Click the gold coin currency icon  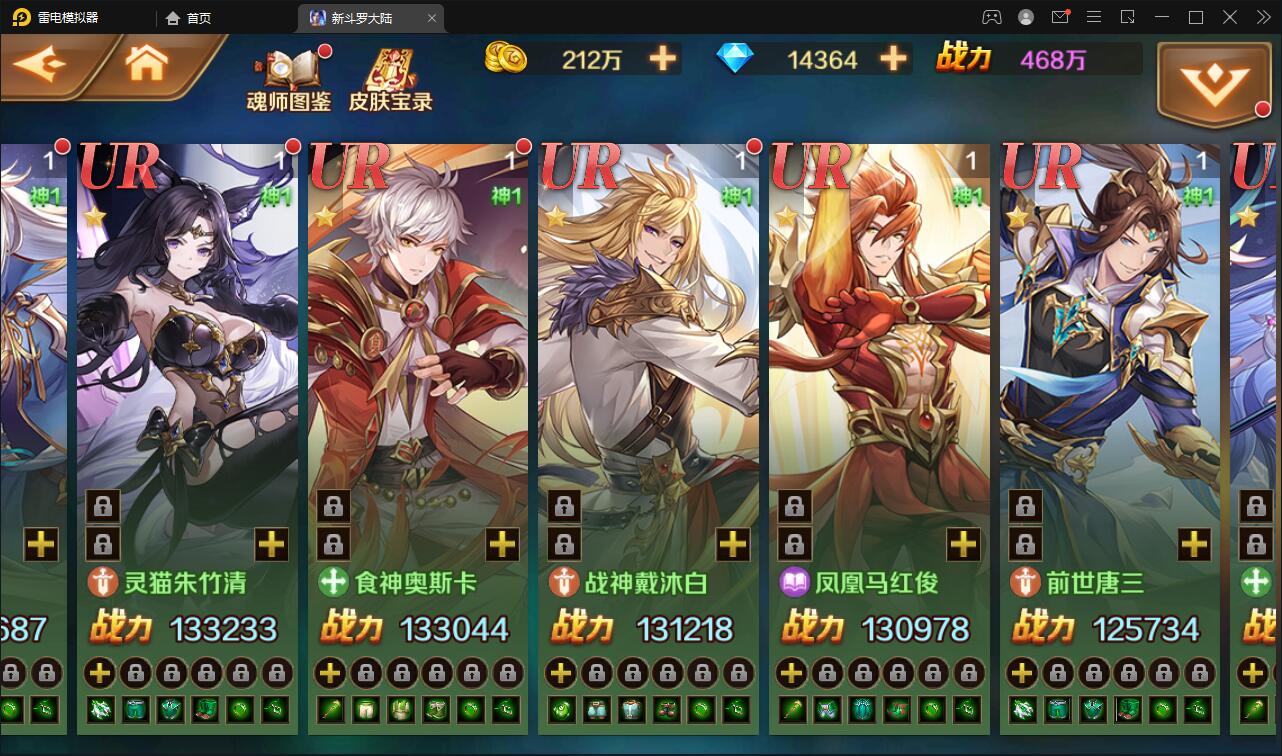505,59
